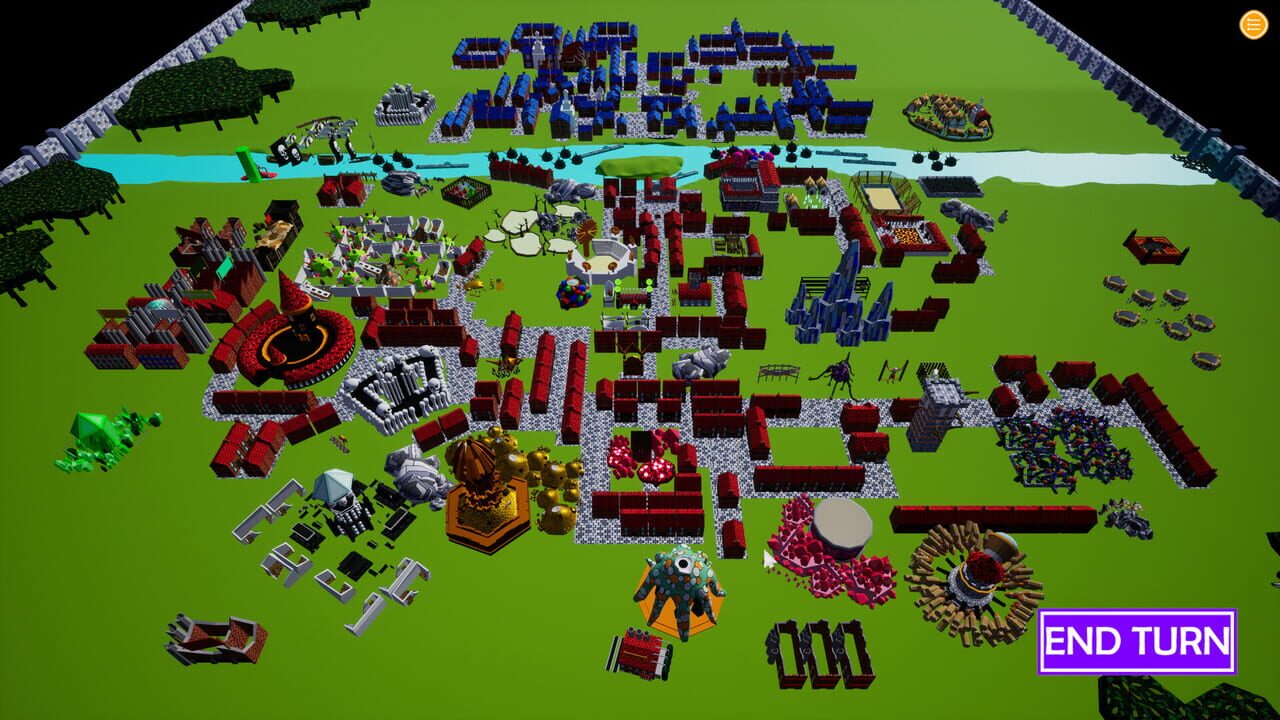Open the orange hamburger menu icon
Screen dimensions: 1280x720
[x=1252, y=25]
